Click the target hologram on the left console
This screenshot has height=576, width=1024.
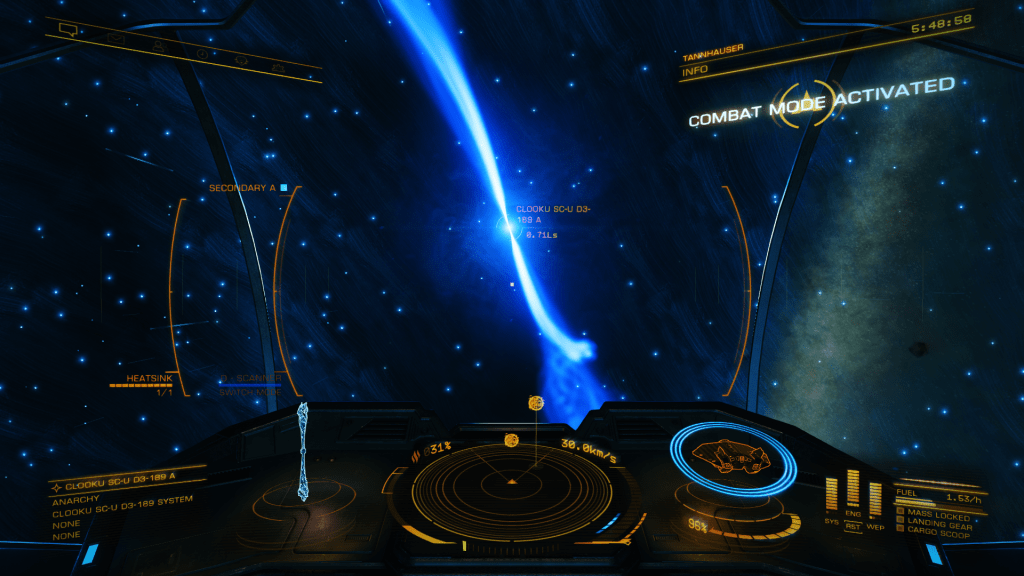(x=304, y=455)
